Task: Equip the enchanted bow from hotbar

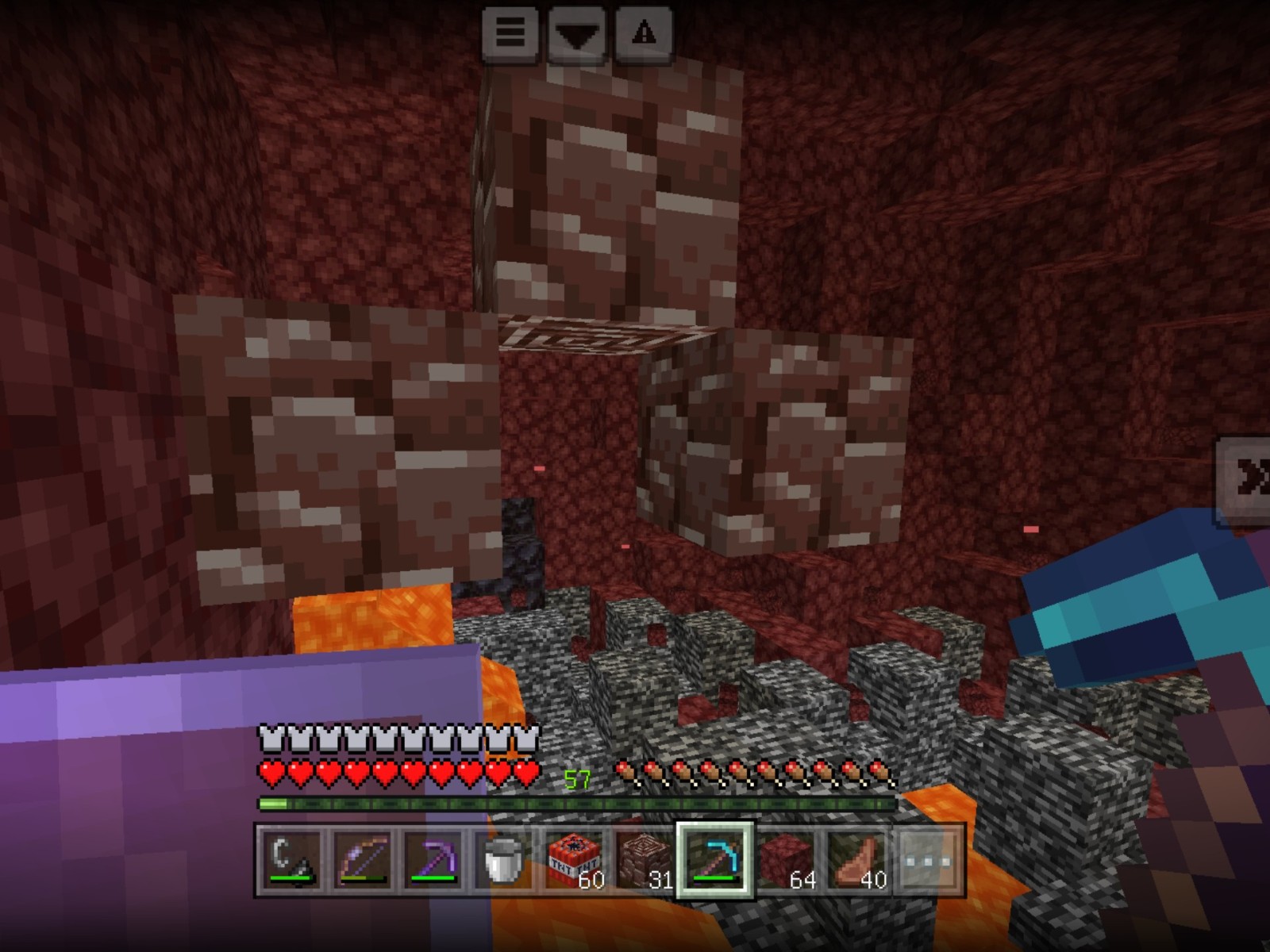Action: (x=361, y=860)
